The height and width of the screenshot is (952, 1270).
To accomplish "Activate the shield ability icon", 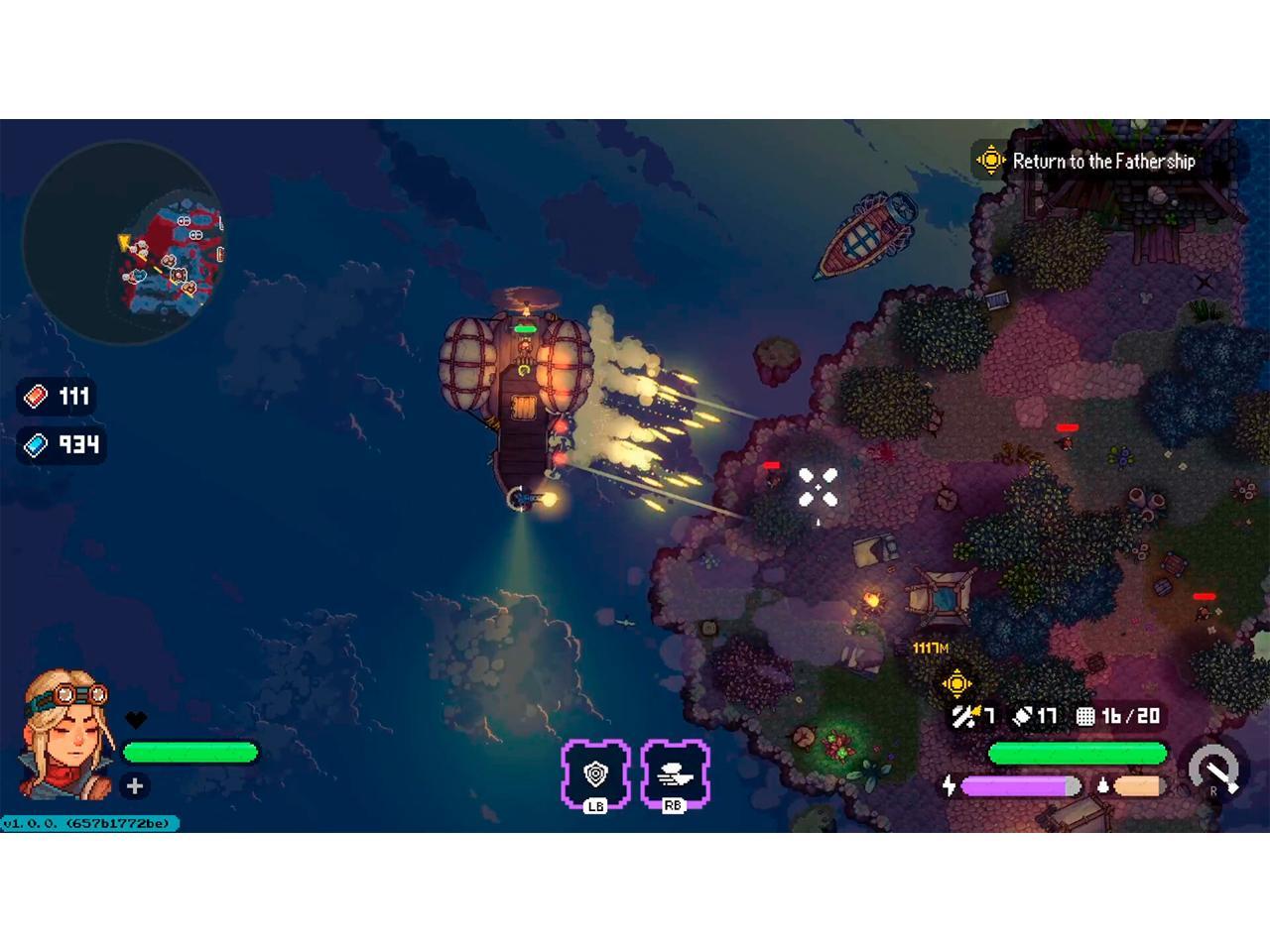I will (595, 773).
